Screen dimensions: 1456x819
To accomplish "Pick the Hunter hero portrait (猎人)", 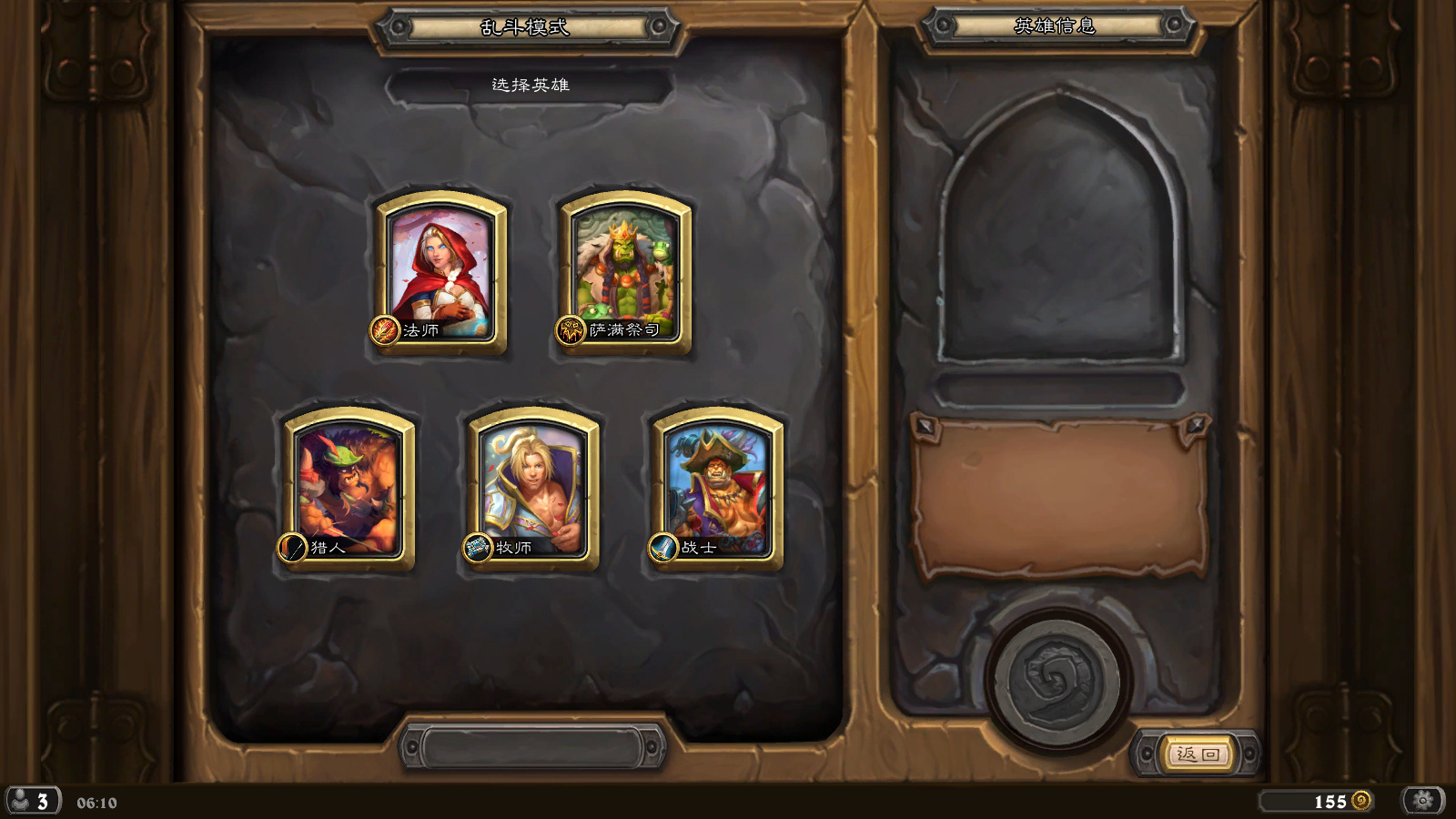I will (x=349, y=488).
